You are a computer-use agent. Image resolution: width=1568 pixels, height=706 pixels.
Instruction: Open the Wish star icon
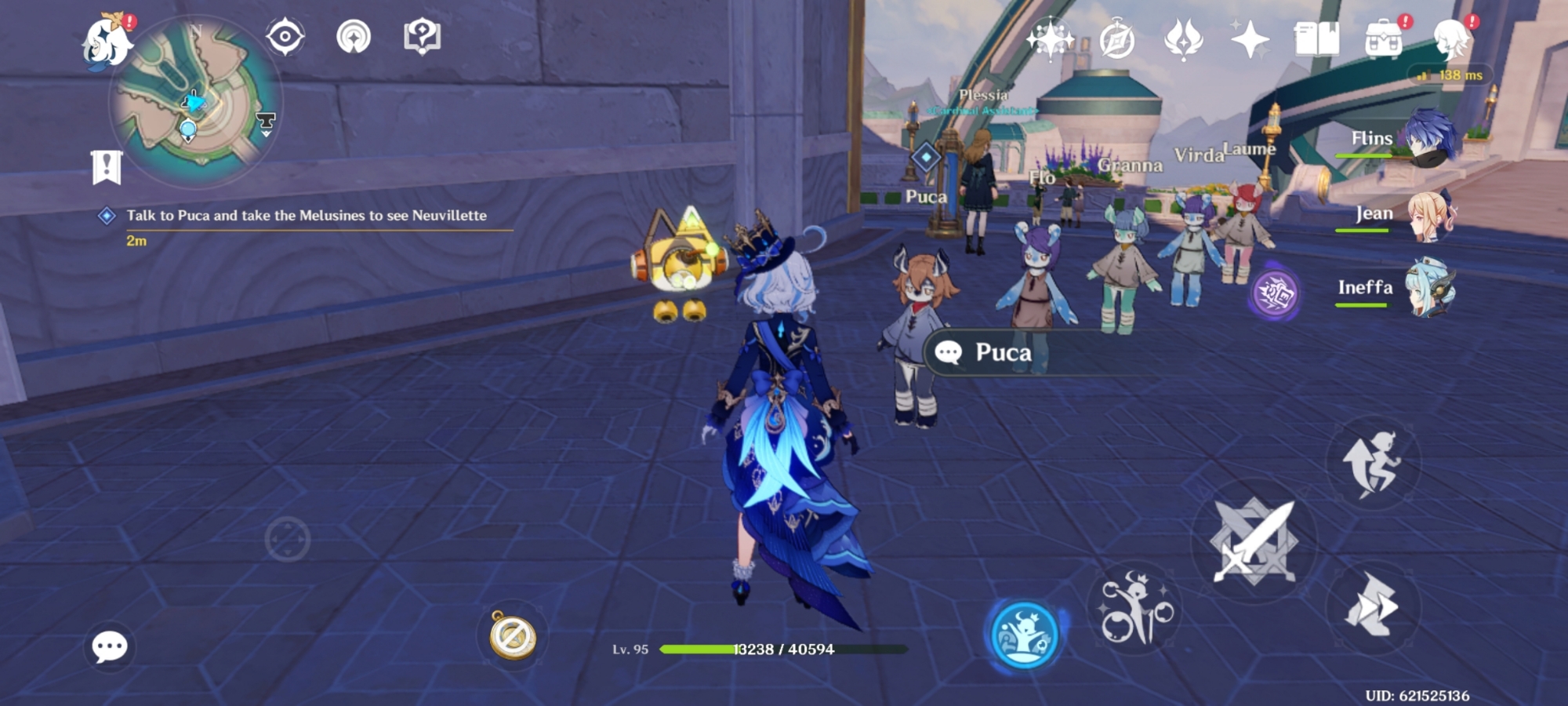[x=1050, y=38]
